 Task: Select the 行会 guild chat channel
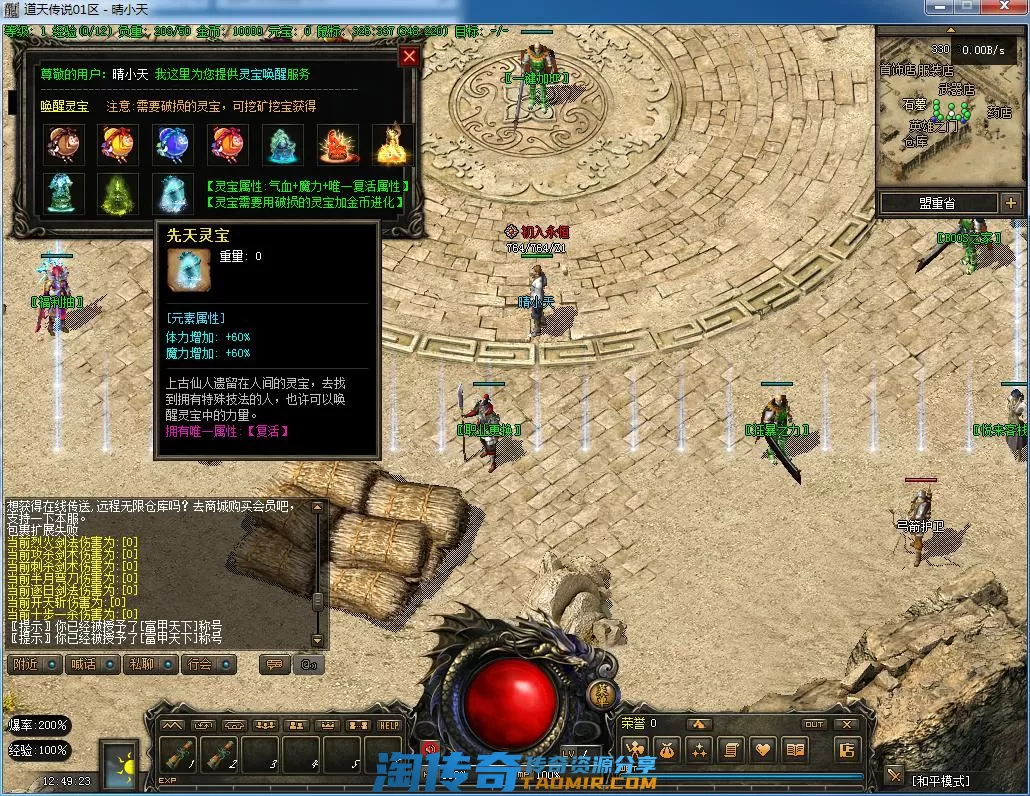[207, 664]
